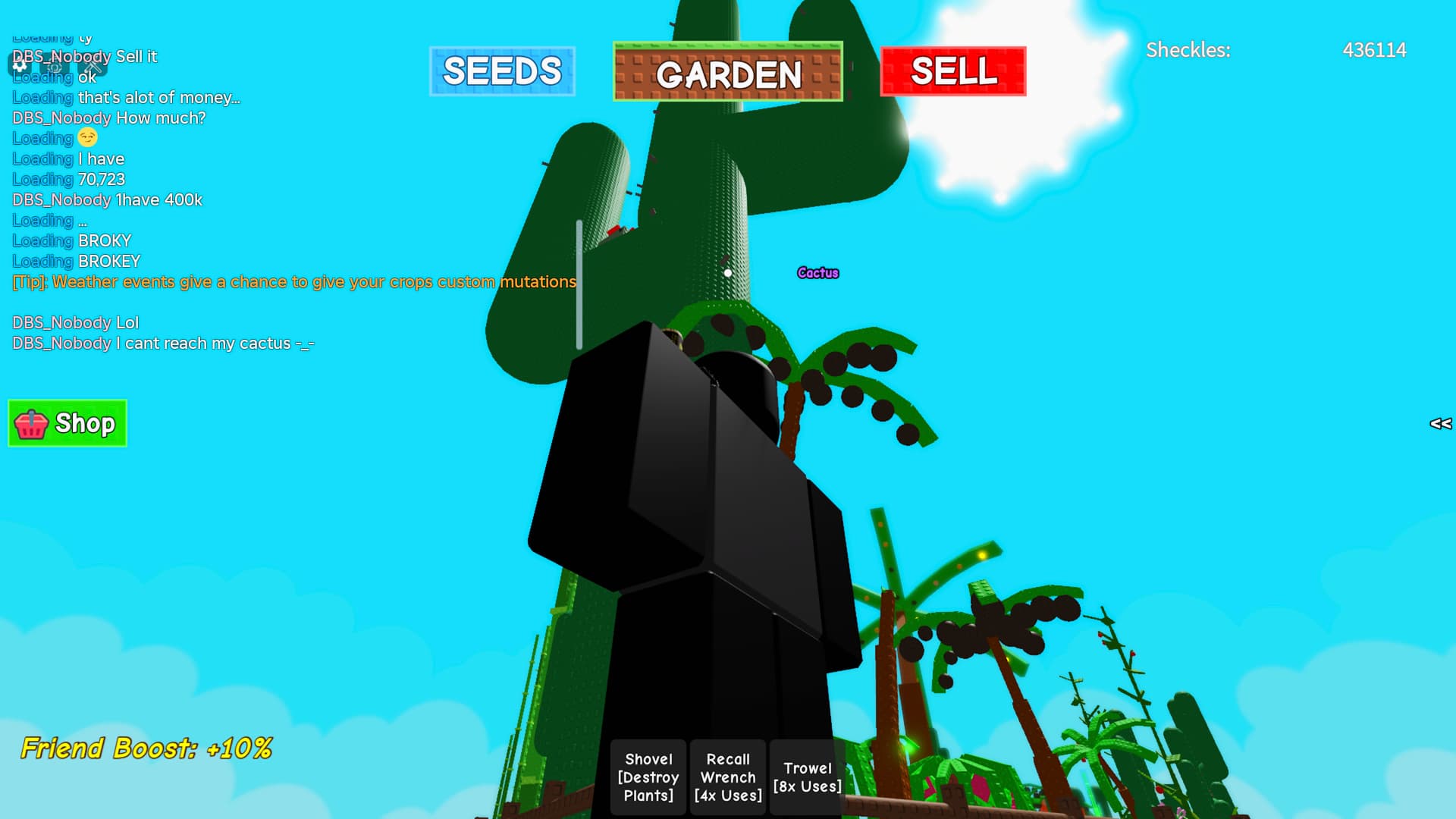The height and width of the screenshot is (819, 1456).
Task: Equip the Shovel tool slot
Action: (648, 777)
